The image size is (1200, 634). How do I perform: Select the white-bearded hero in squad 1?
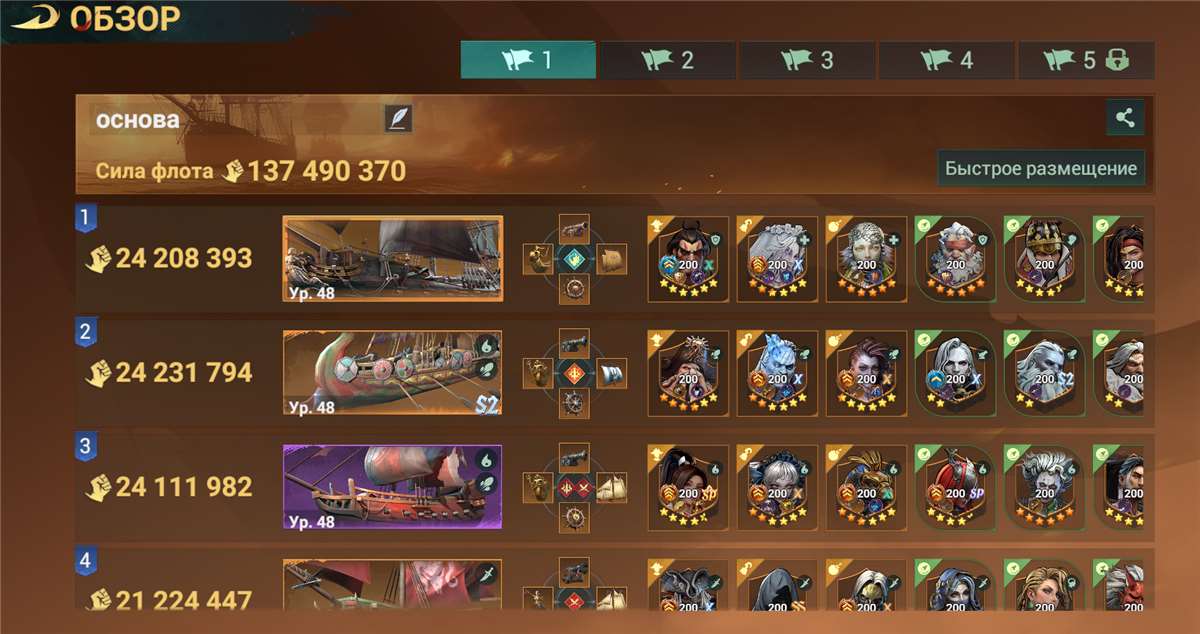pos(955,259)
